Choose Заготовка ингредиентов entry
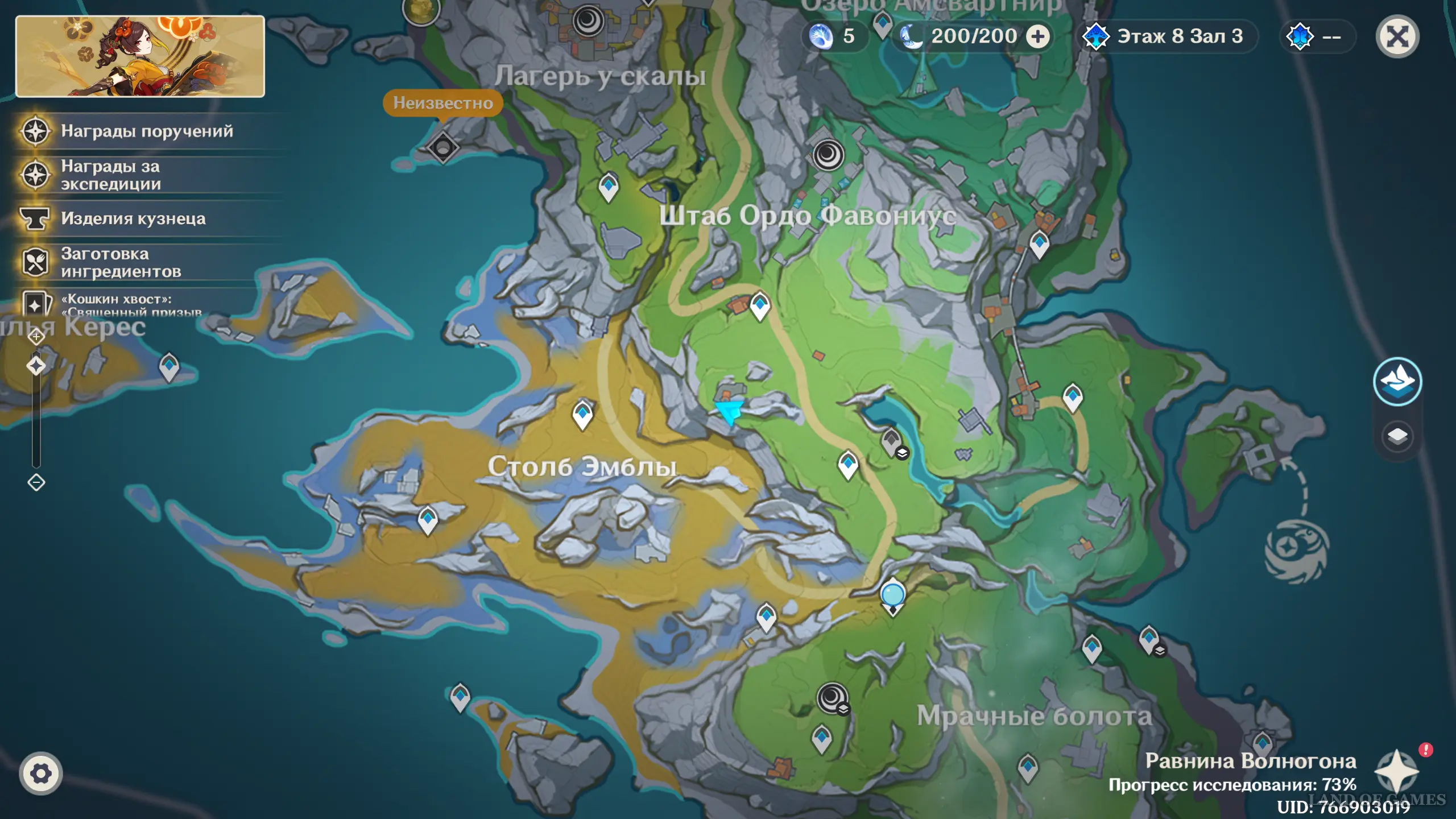Image resolution: width=1456 pixels, height=819 pixels. coord(121,263)
